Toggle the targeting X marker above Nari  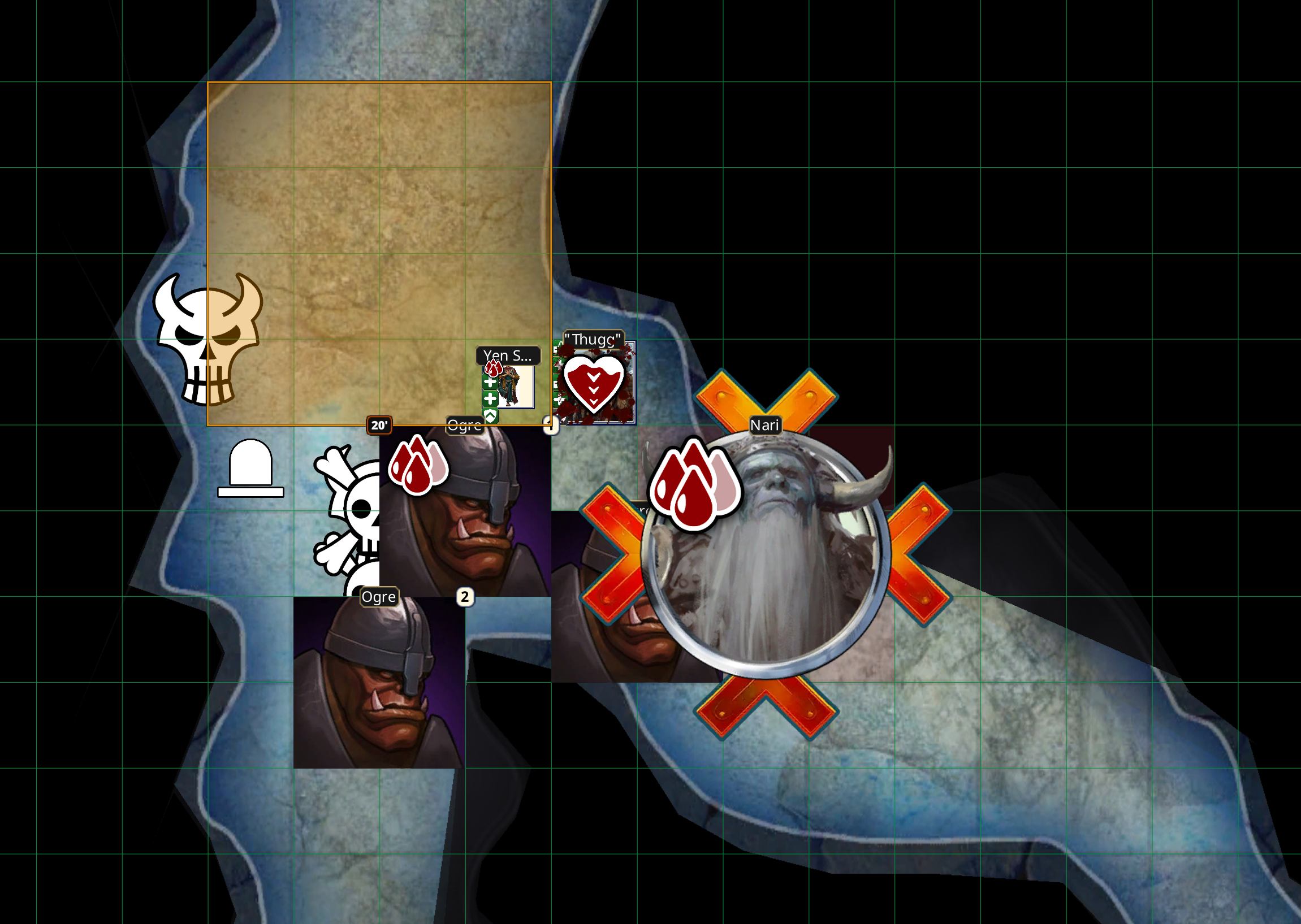766,398
